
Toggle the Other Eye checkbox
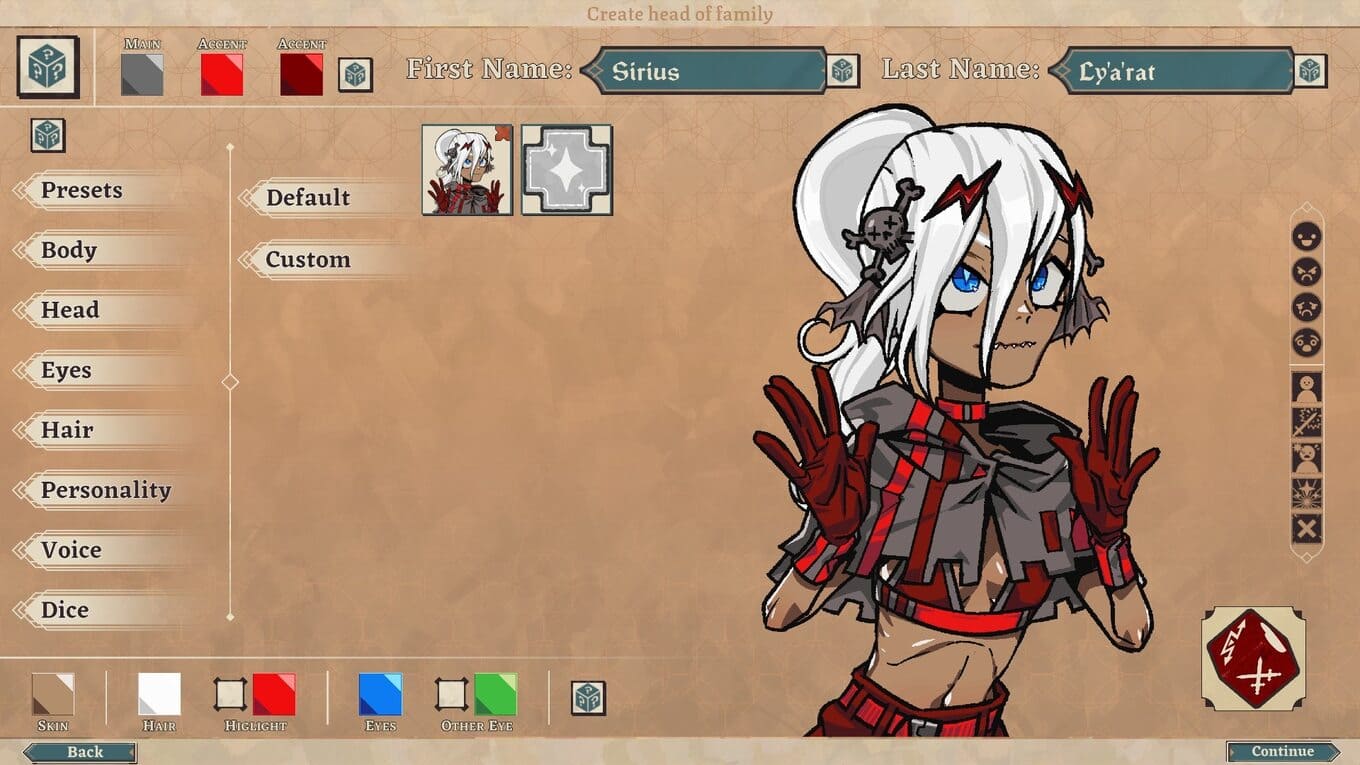[x=451, y=694]
